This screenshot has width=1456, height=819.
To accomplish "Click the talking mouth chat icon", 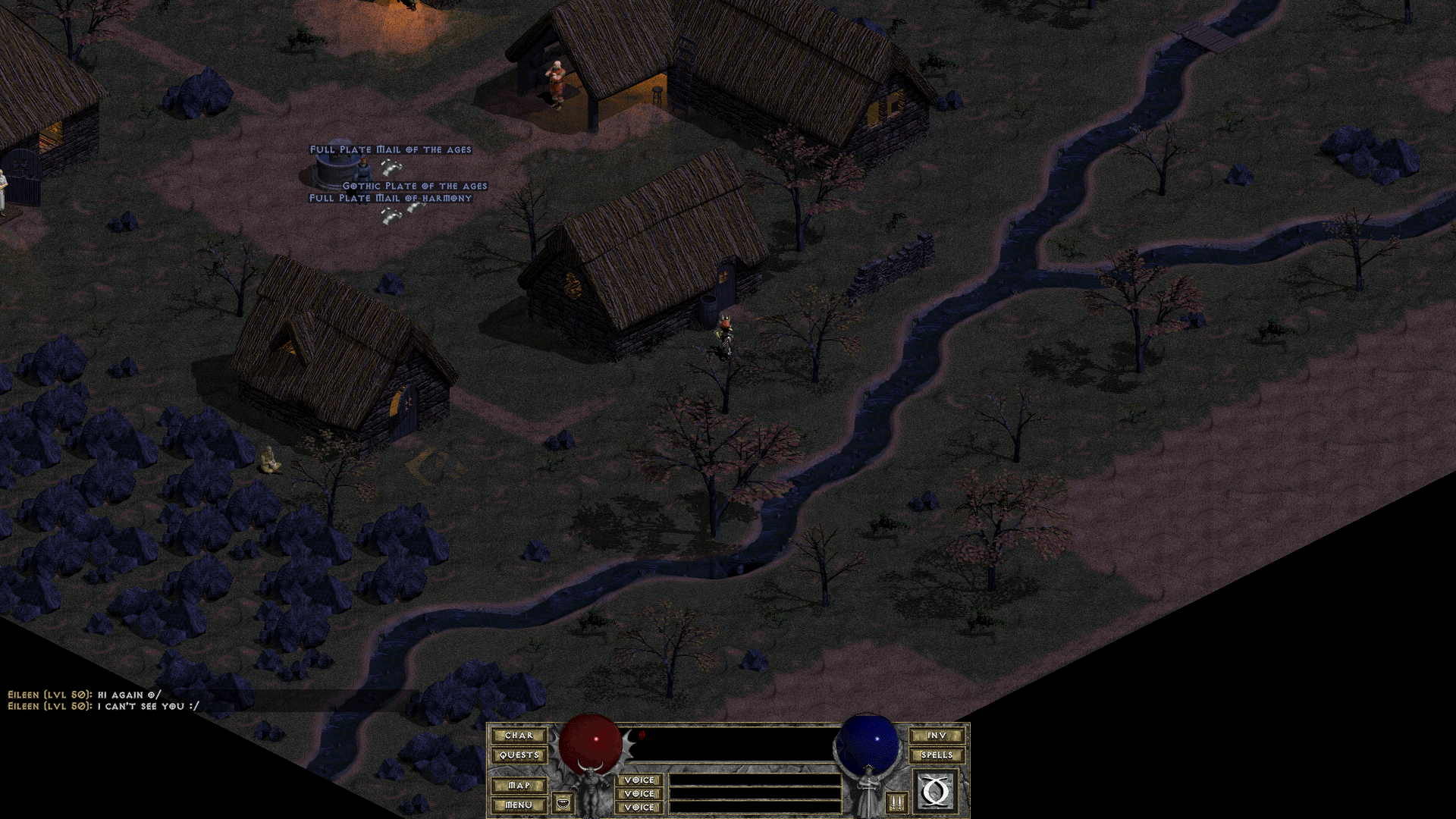I will pyautogui.click(x=563, y=802).
